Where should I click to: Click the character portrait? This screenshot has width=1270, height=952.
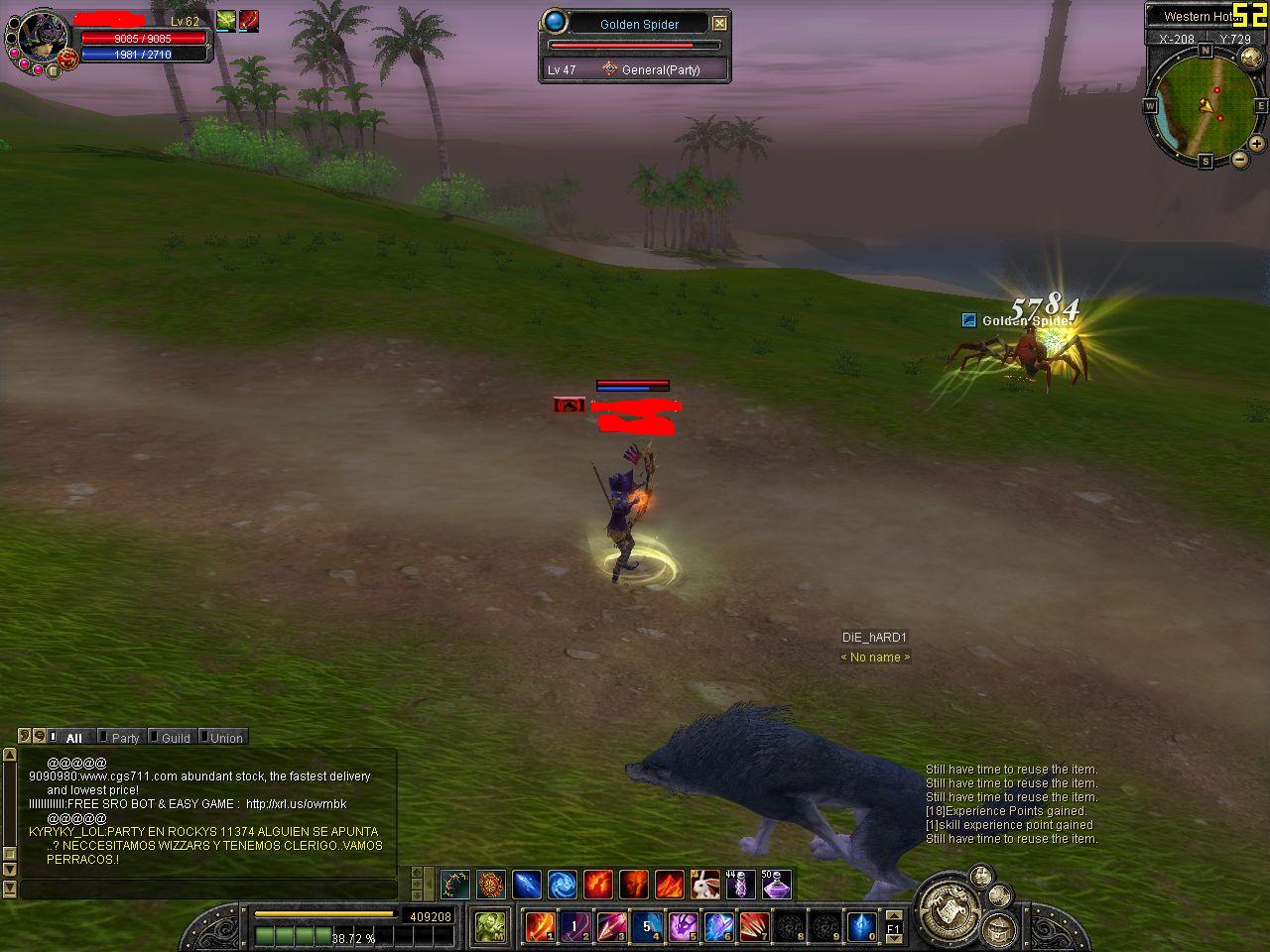tap(43, 39)
